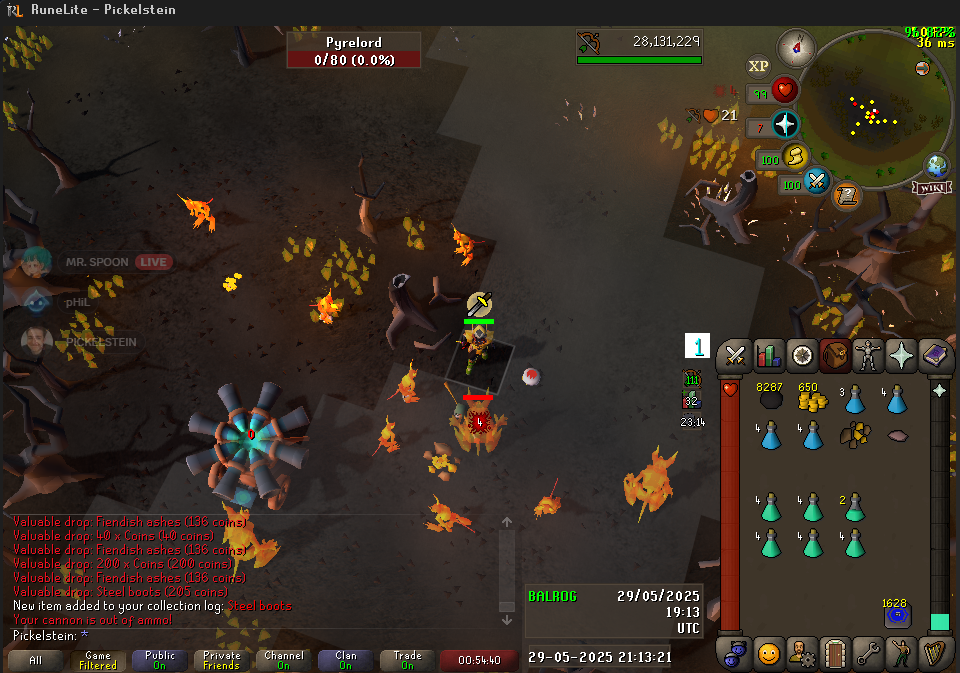Viewport: 960px width, 673px height.
Task: Select the 2-dose green potion
Action: [x=854, y=508]
